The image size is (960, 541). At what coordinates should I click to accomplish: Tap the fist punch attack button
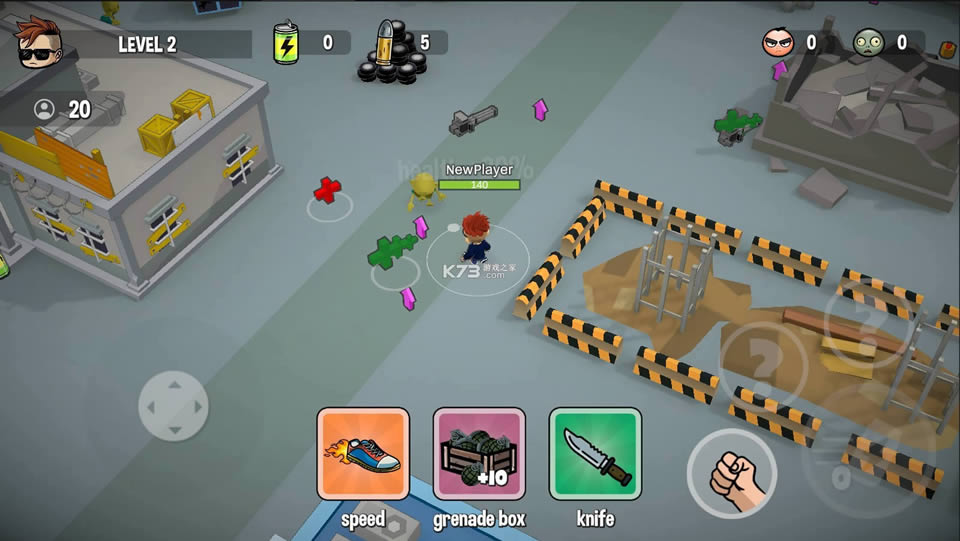[x=732, y=474]
